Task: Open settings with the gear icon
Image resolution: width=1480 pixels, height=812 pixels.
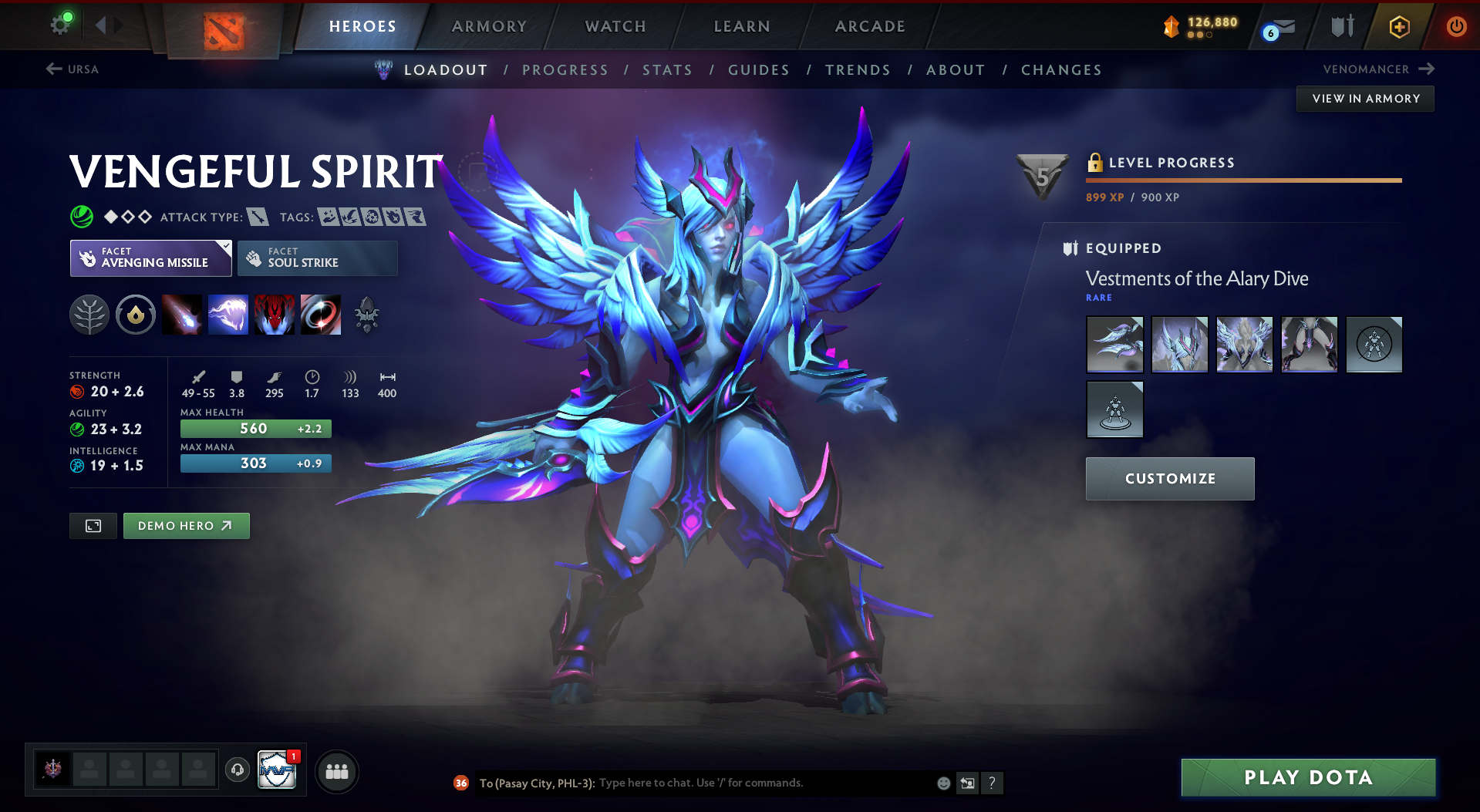Action: [60, 25]
